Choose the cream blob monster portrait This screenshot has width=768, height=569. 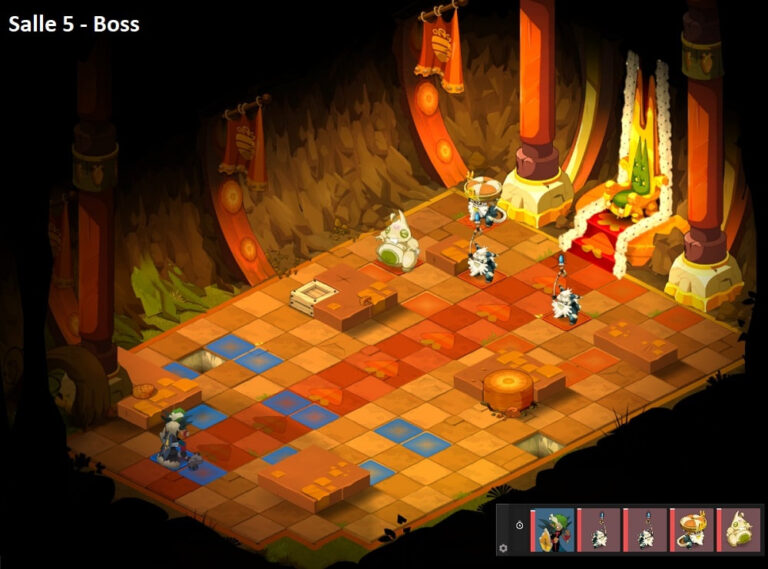click(738, 529)
